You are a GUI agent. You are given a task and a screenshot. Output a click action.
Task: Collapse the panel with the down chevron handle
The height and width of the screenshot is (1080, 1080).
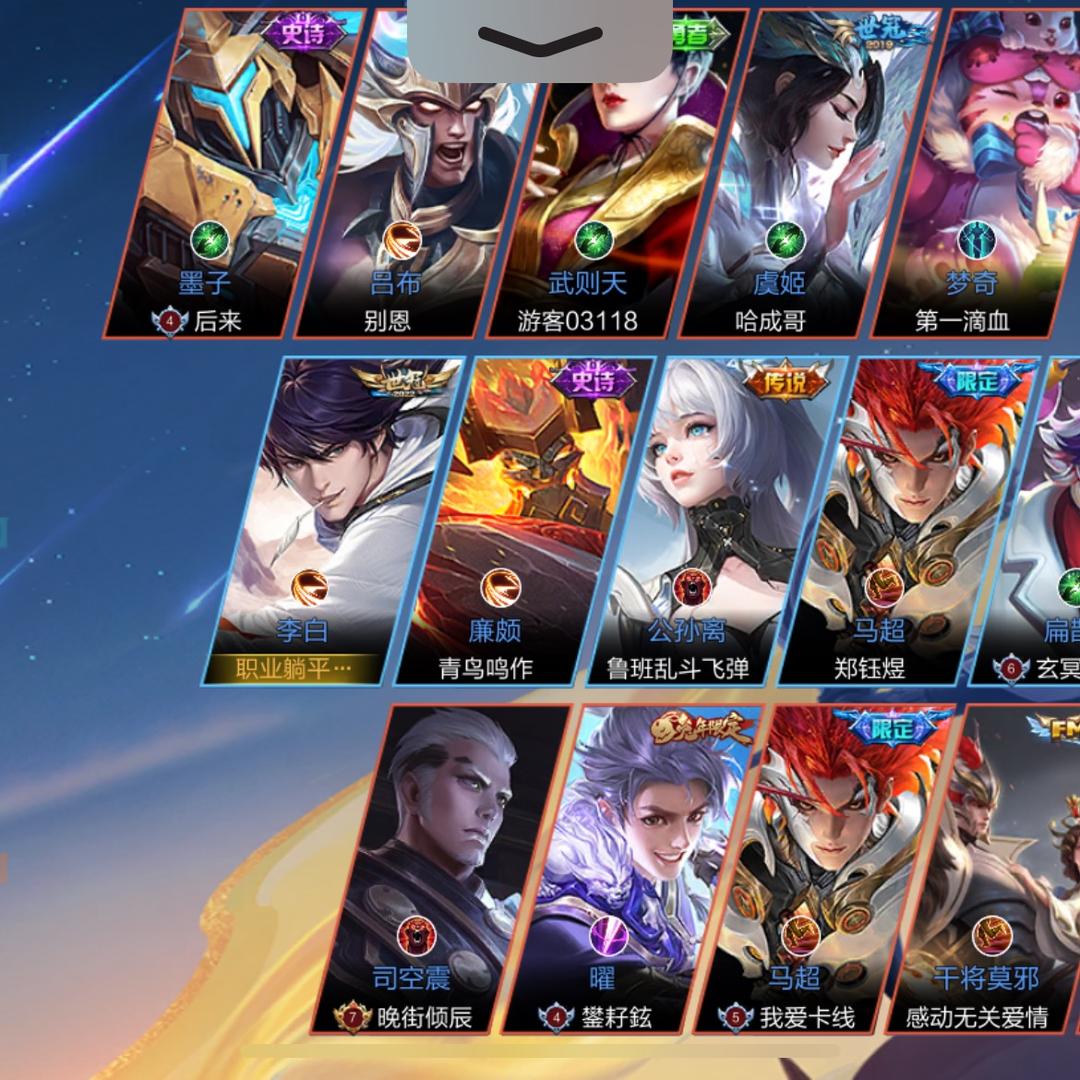tap(540, 40)
